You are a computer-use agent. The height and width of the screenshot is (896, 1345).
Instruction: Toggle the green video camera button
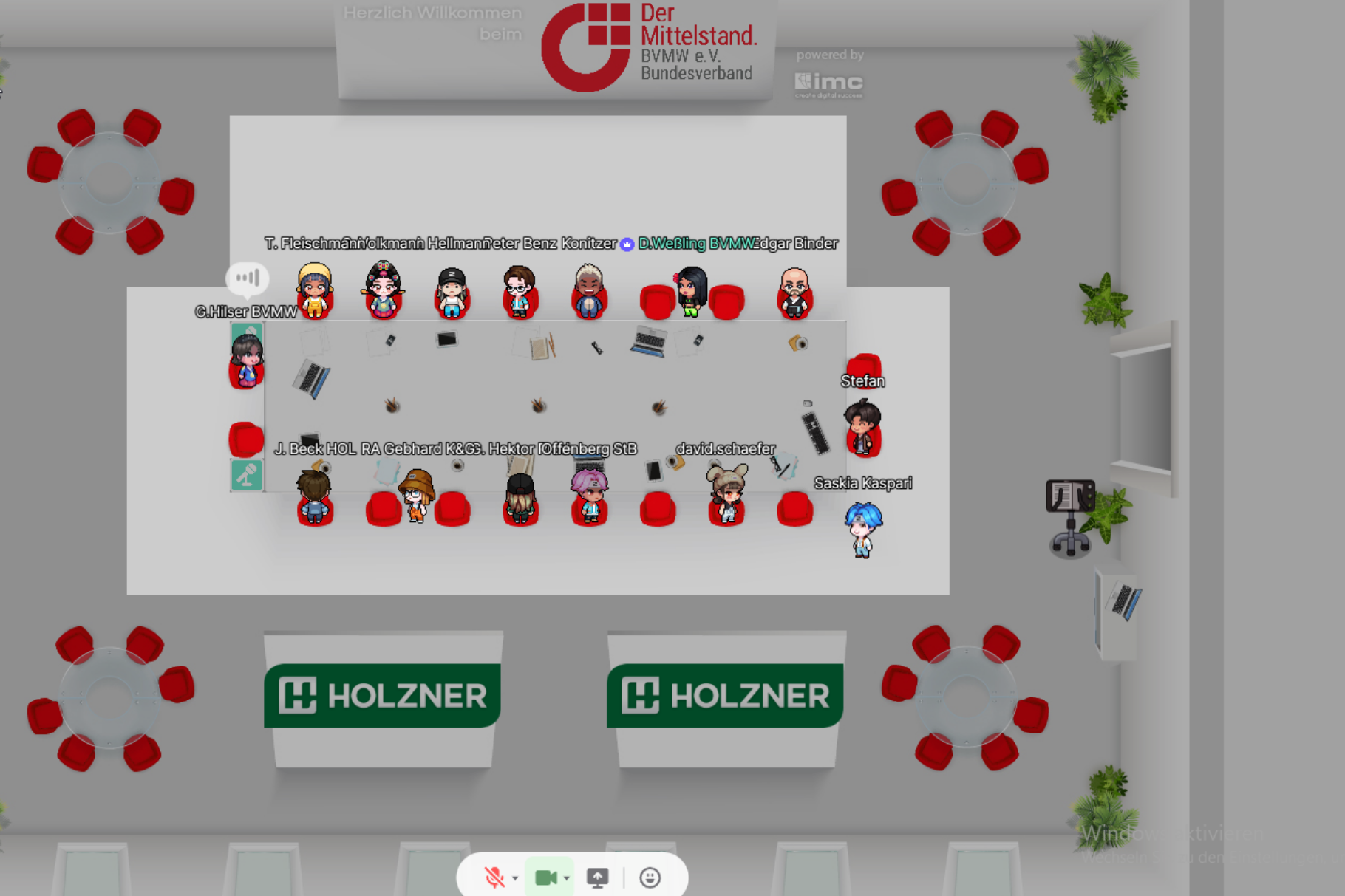point(545,878)
